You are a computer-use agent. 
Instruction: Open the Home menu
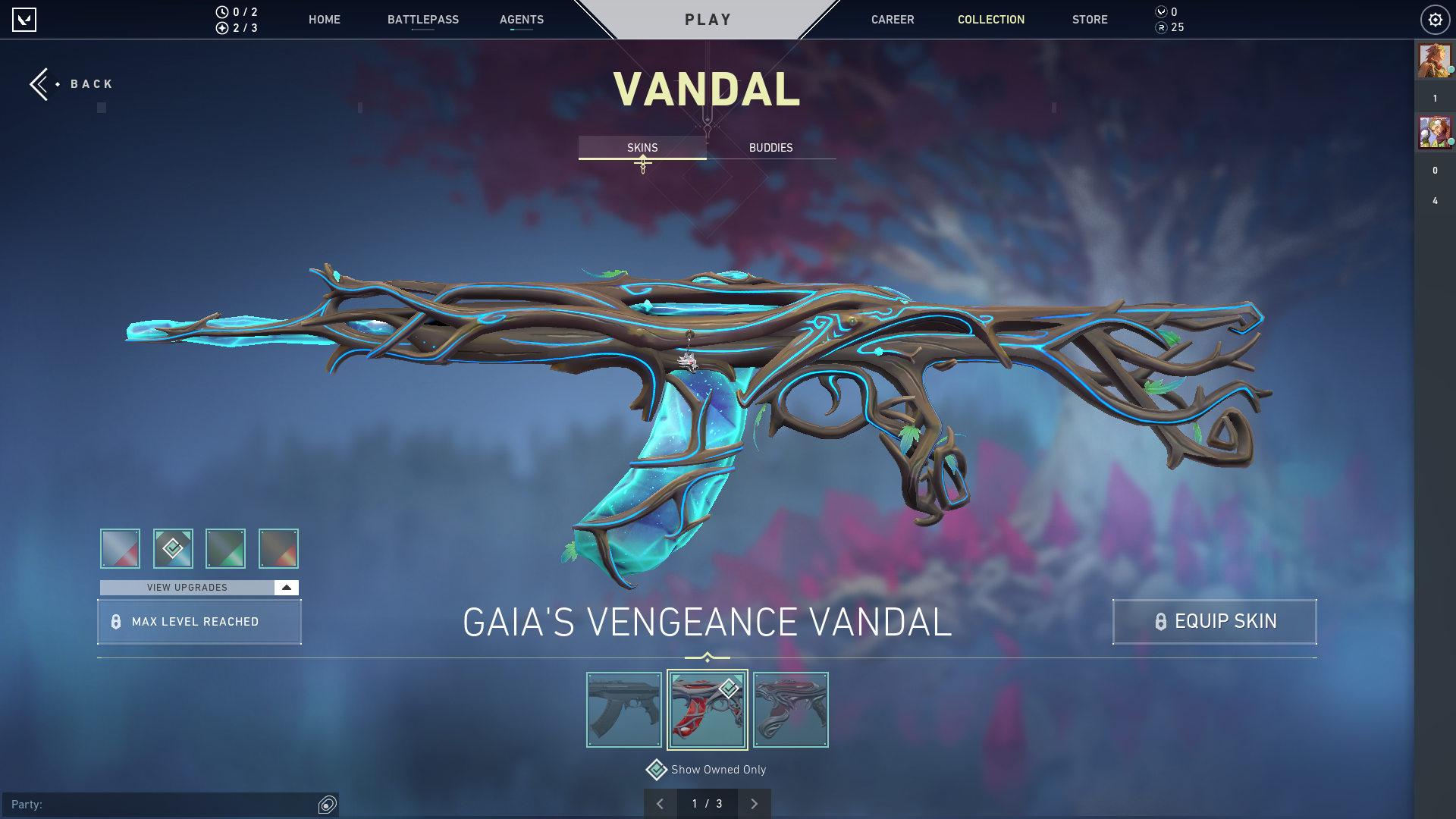pyautogui.click(x=324, y=20)
